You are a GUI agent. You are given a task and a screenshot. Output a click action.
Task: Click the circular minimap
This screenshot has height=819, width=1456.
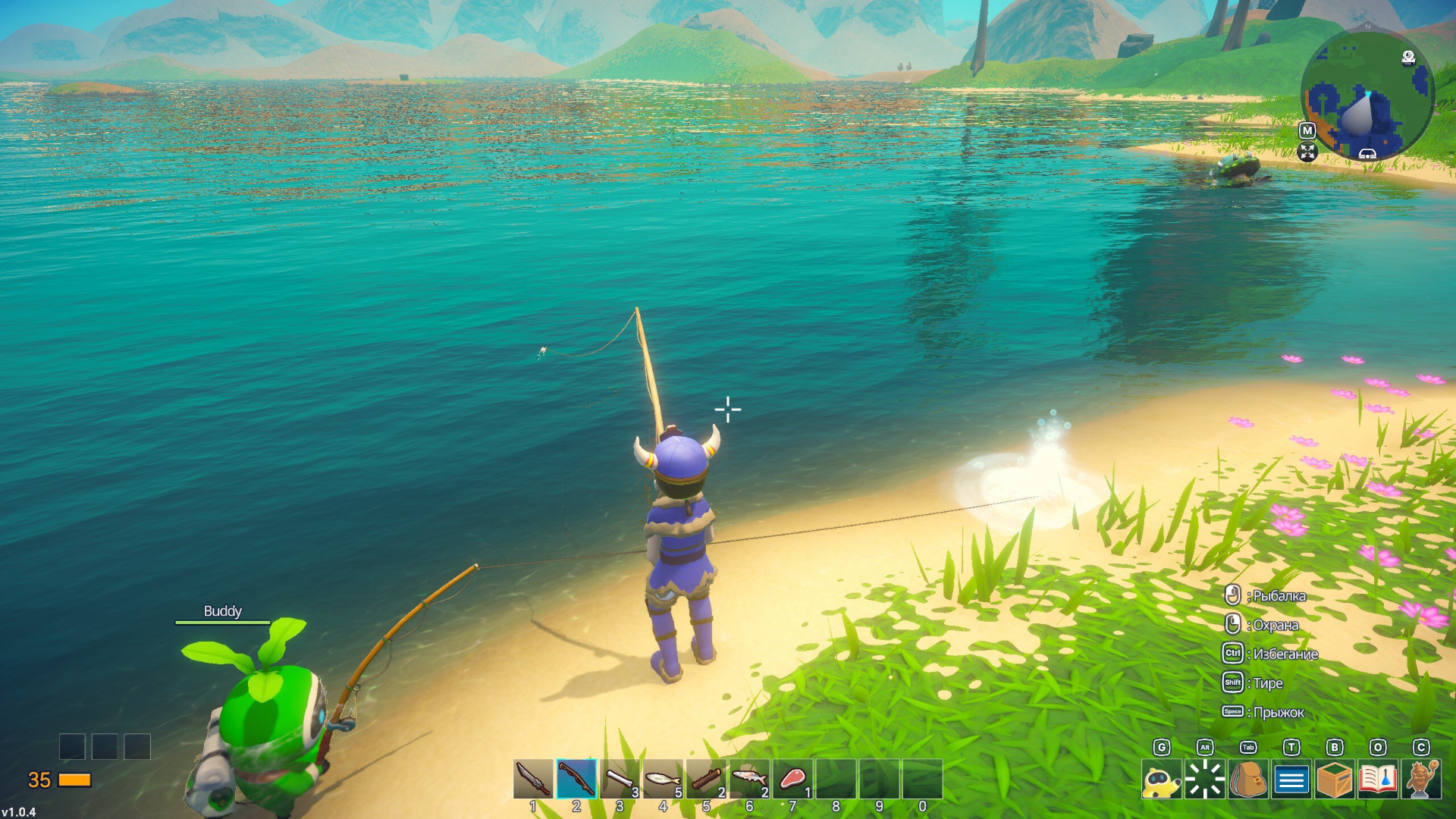pyautogui.click(x=1367, y=95)
